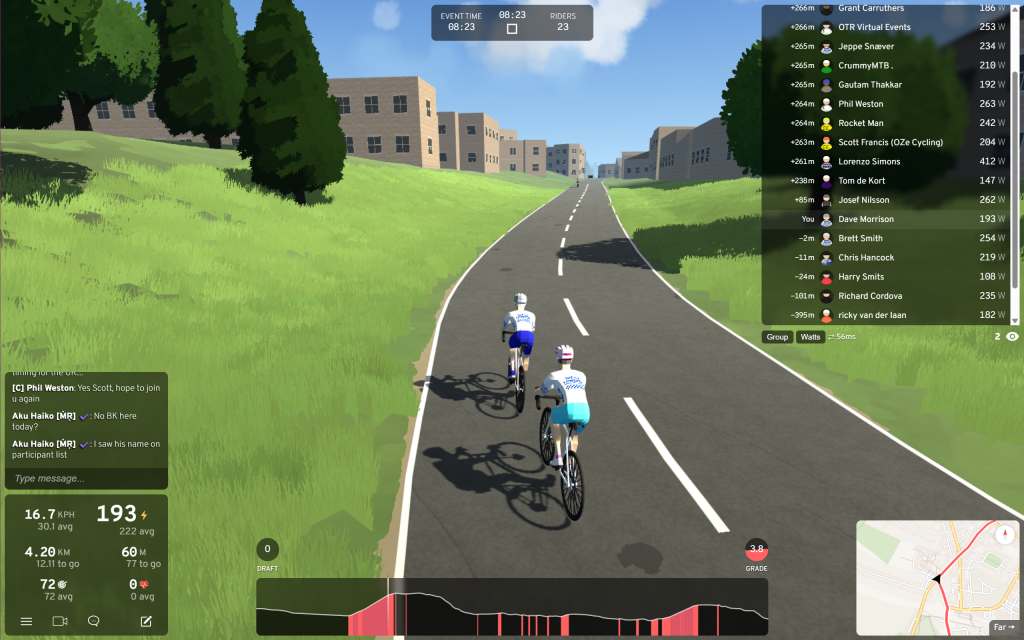
Task: Toggle the eye spectator icon
Action: click(x=1012, y=337)
